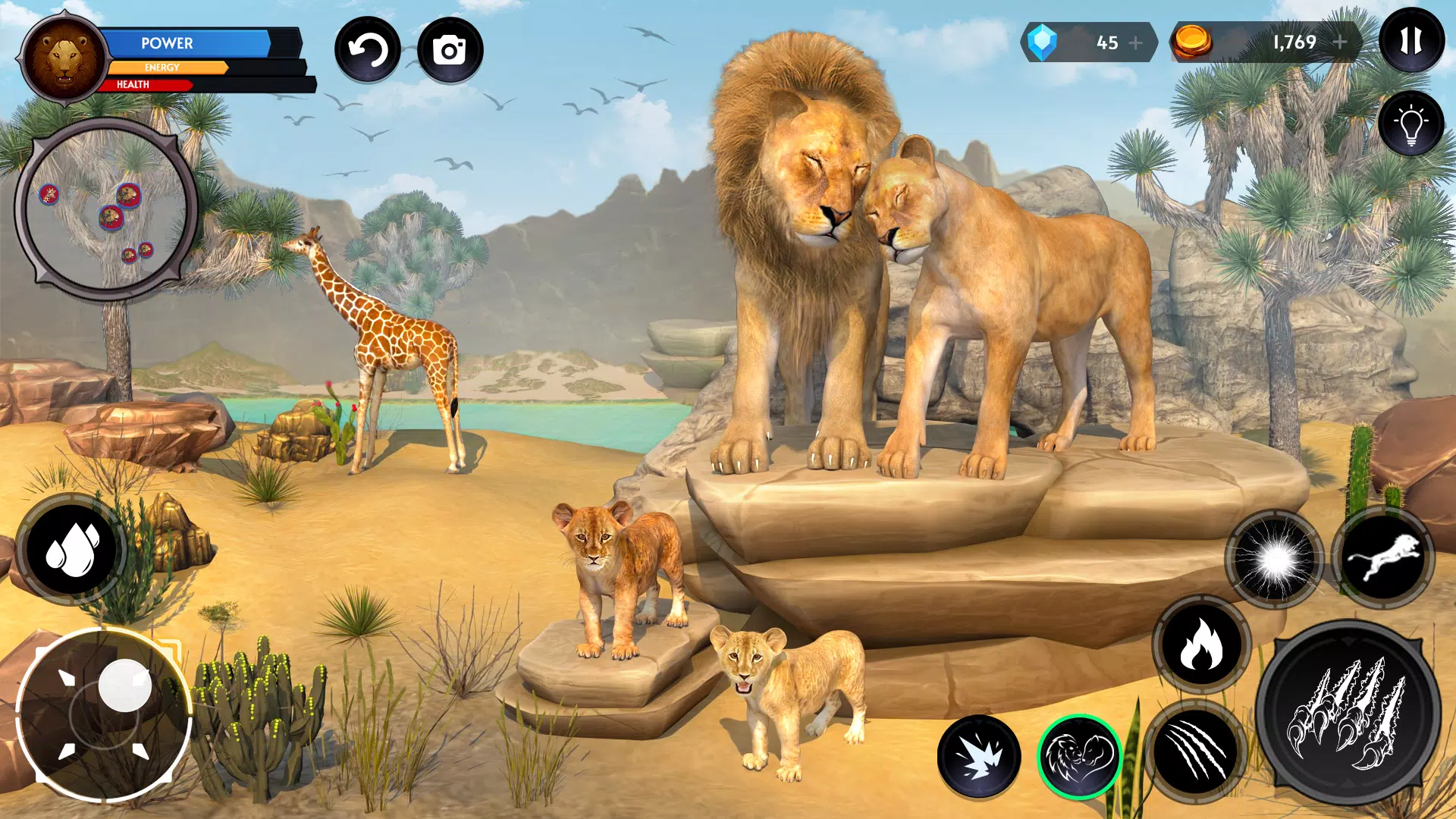Perform the claw scratch slash ability

click(1195, 752)
